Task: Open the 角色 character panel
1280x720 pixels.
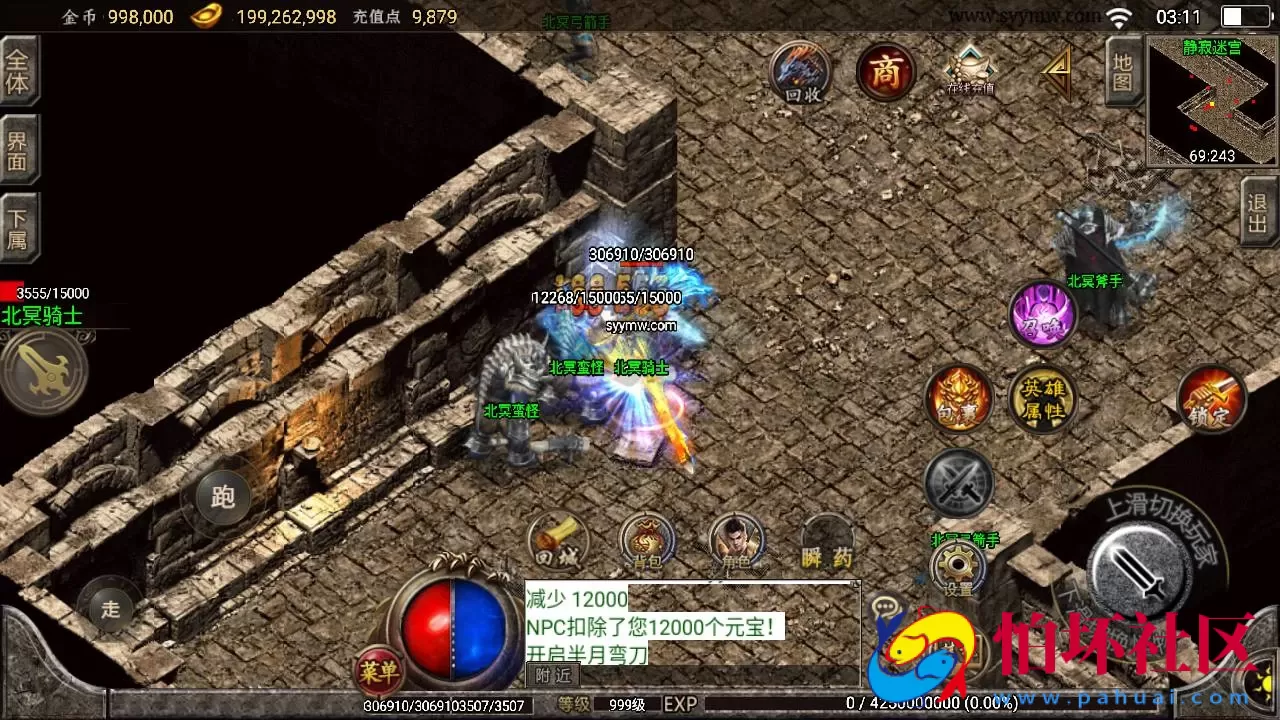Action: click(737, 542)
